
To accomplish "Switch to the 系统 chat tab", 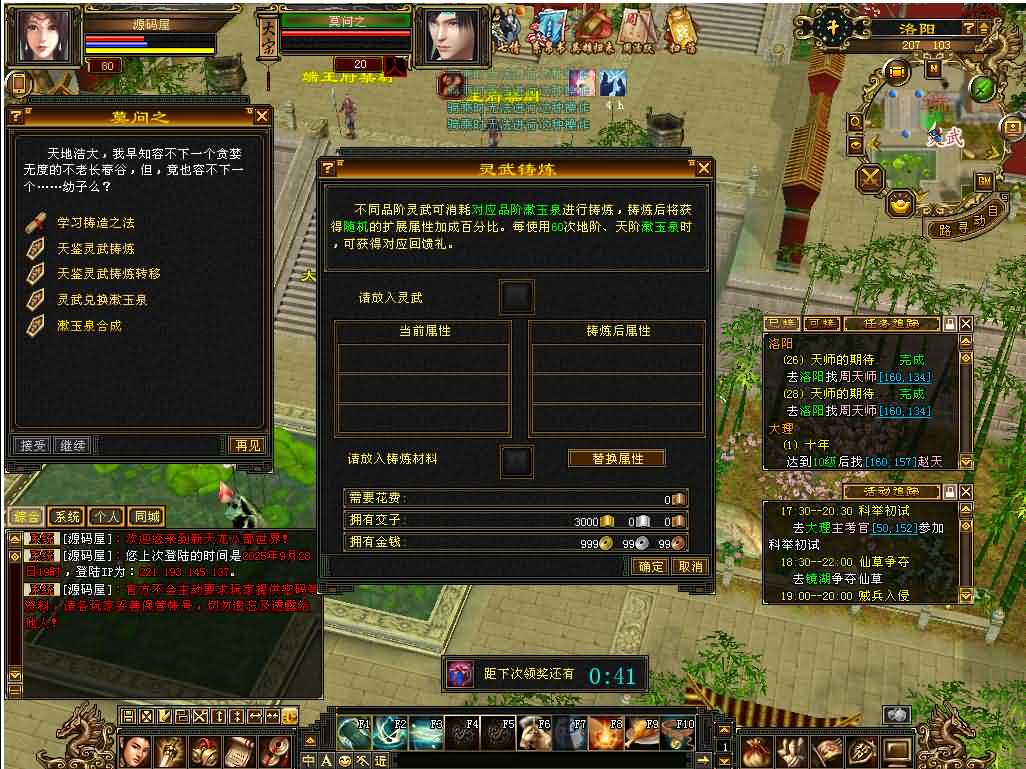I will 67,516.
